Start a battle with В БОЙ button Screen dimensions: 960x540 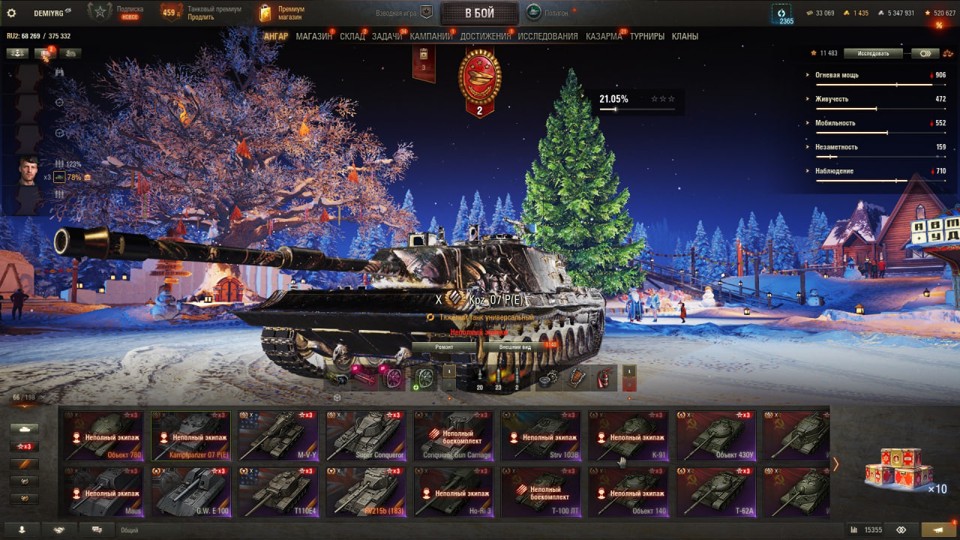(479, 13)
